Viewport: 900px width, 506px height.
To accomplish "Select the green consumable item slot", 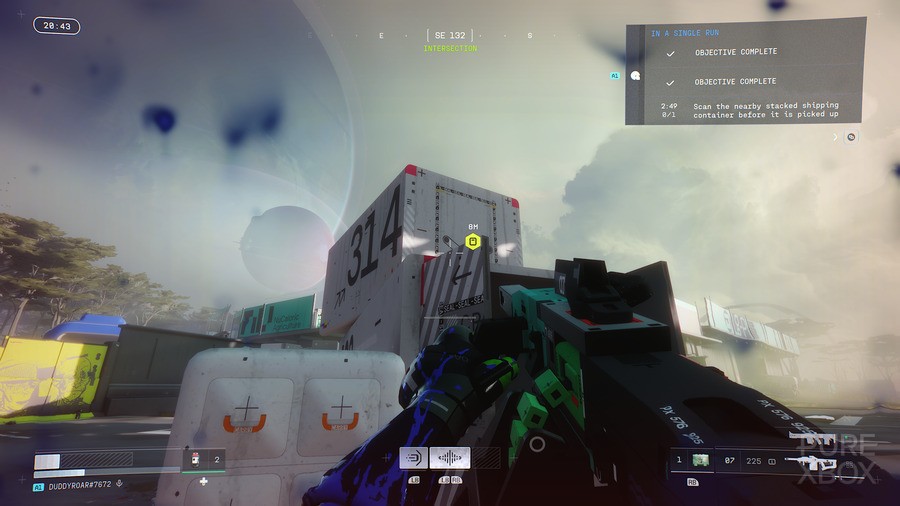I will pyautogui.click(x=701, y=460).
